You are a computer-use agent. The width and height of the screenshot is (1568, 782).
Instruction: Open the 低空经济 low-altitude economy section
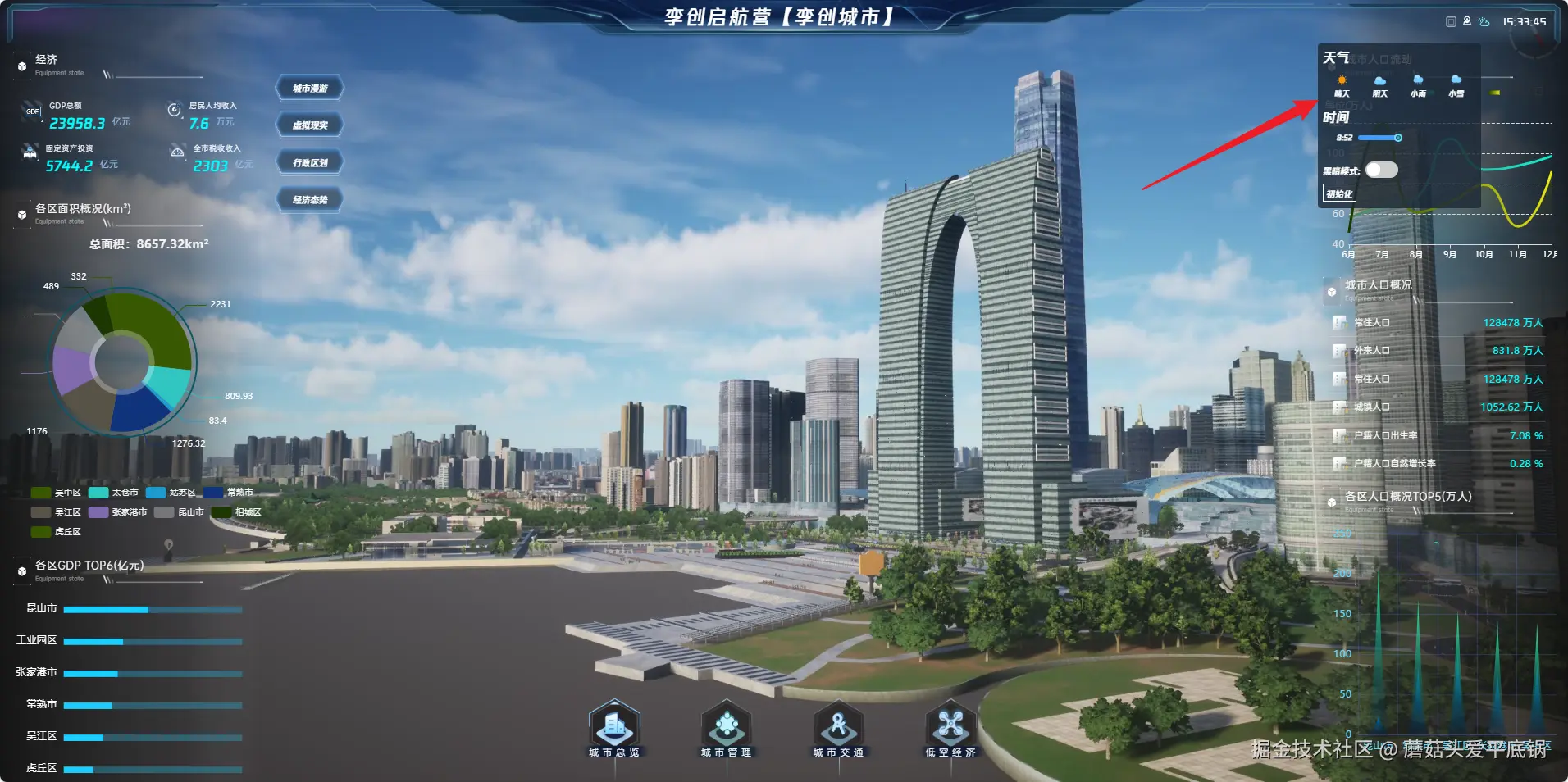pyautogui.click(x=950, y=727)
